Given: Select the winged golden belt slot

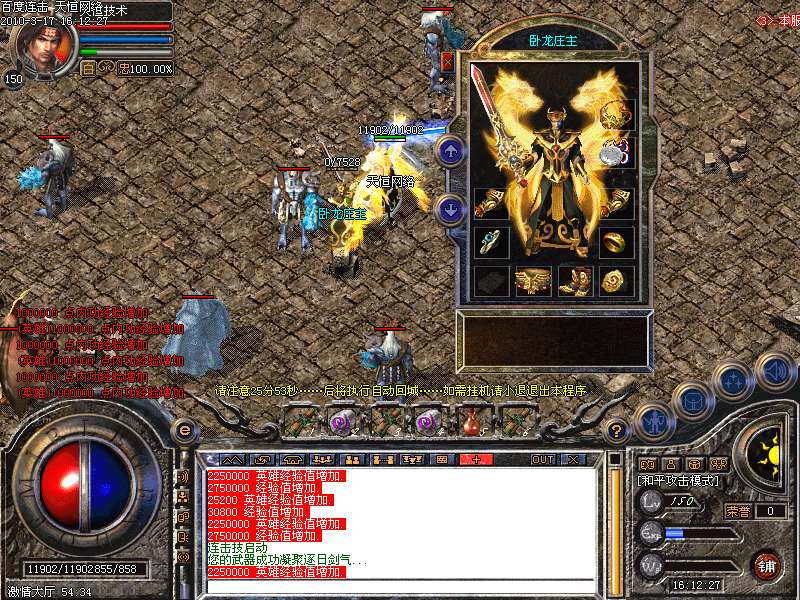Looking at the screenshot, I should 532,282.
